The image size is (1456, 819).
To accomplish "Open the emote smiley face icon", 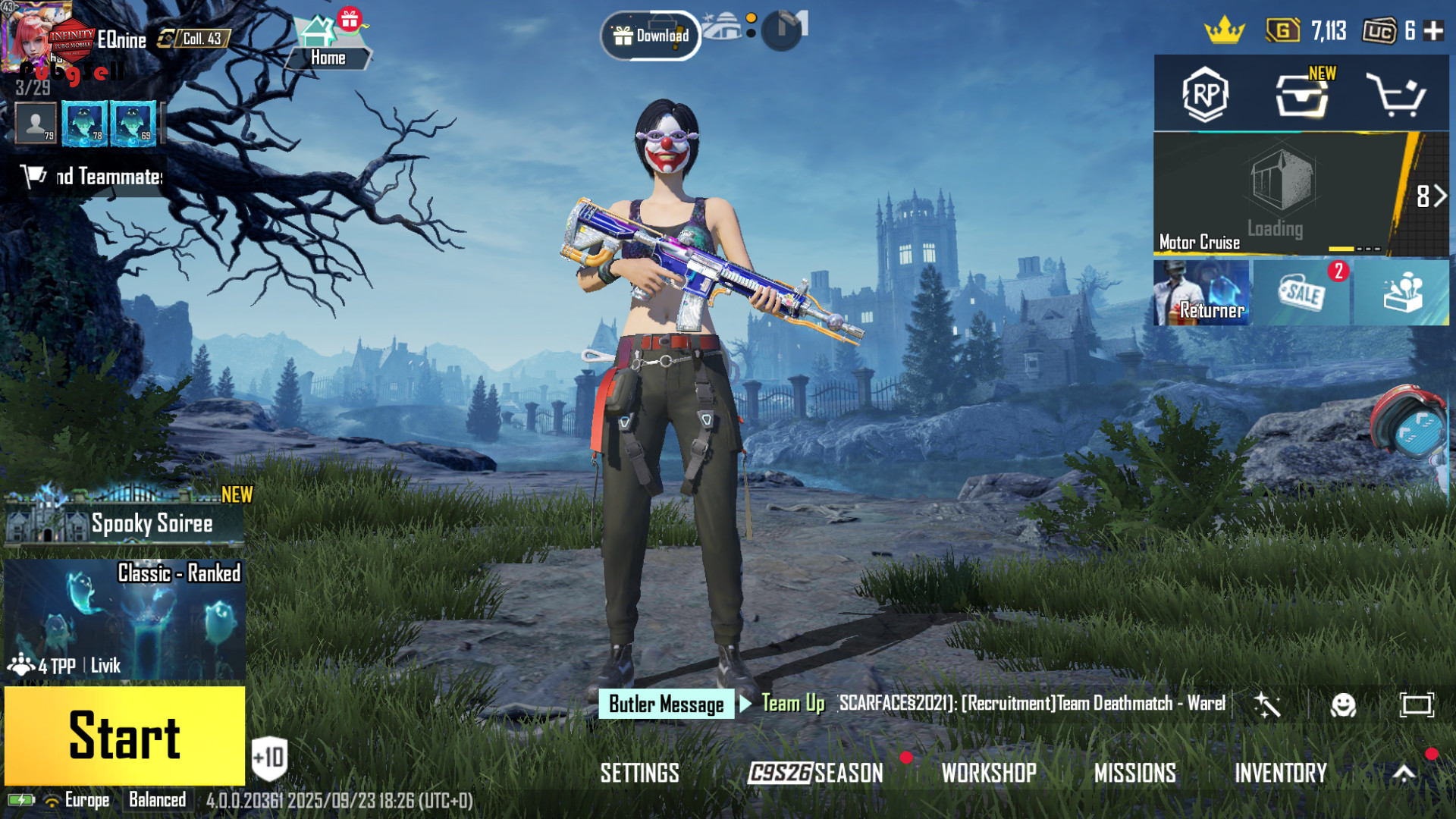I will tap(1343, 705).
